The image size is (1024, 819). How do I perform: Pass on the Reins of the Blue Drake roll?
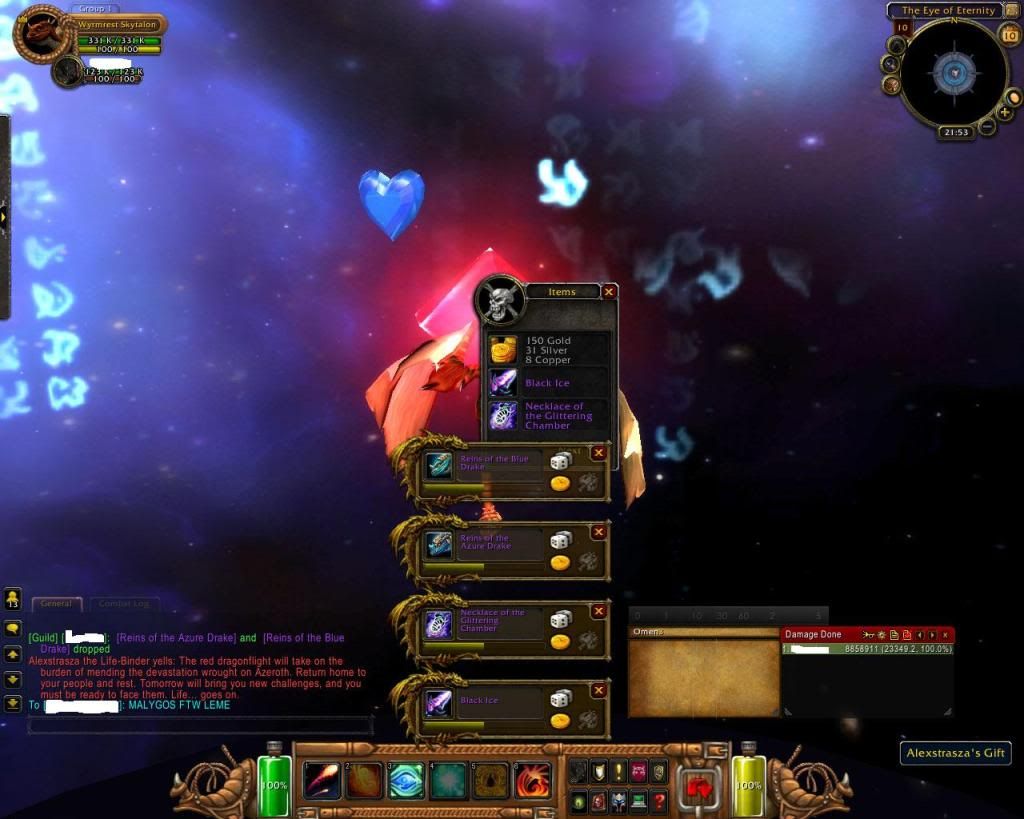pyautogui.click(x=599, y=453)
